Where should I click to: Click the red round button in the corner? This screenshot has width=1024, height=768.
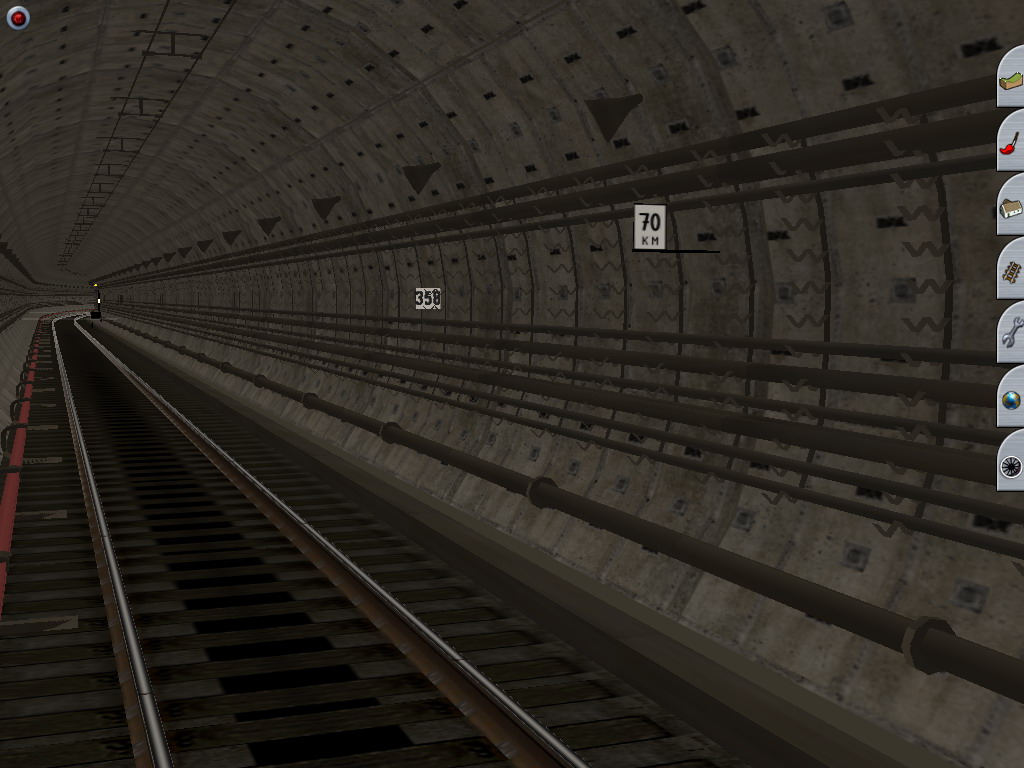[x=18, y=17]
